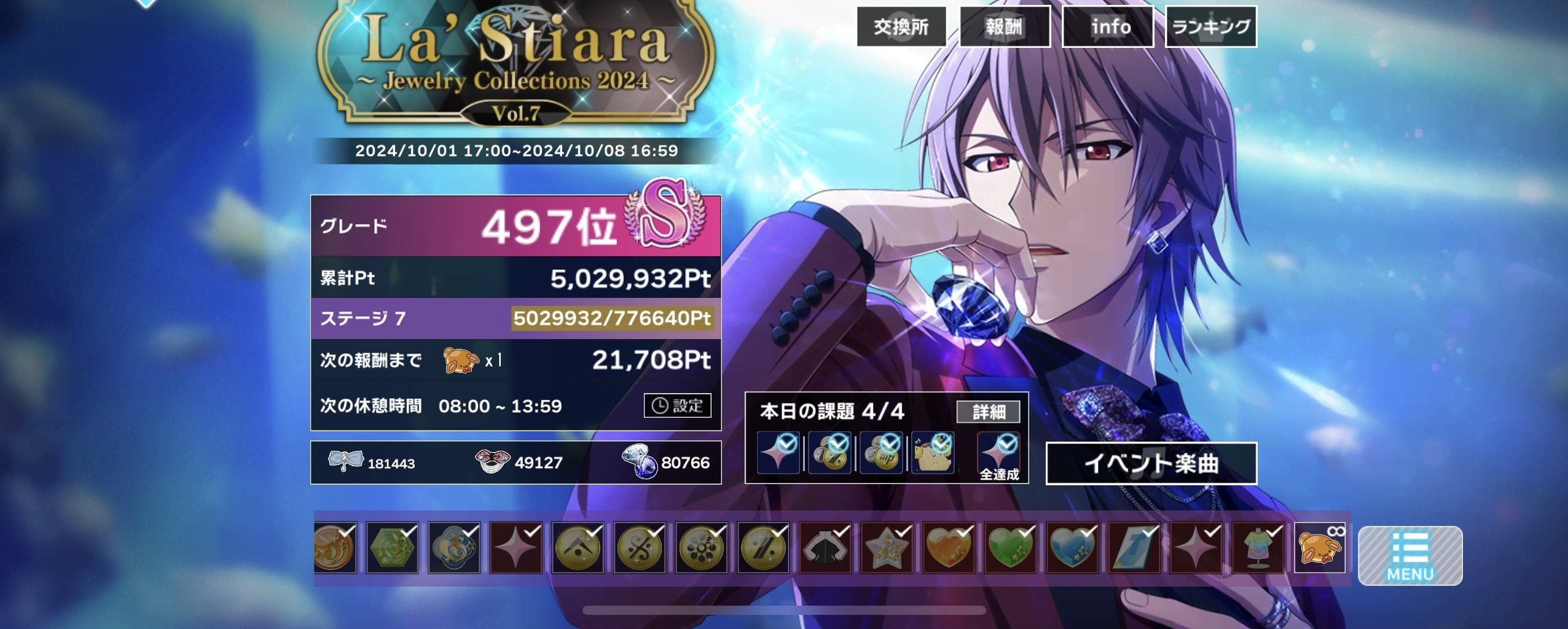Tap the yellow creature daily task icon
Viewport: 1568px width, 629px height.
pos(932,453)
